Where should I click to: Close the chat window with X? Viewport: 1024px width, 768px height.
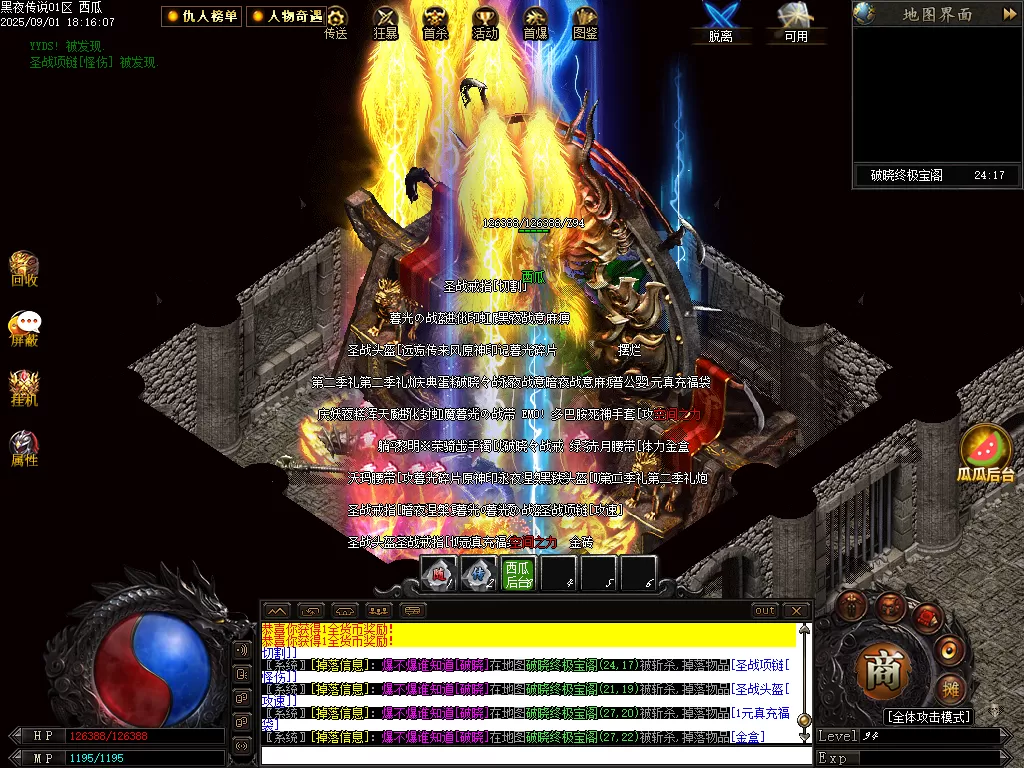click(x=796, y=610)
